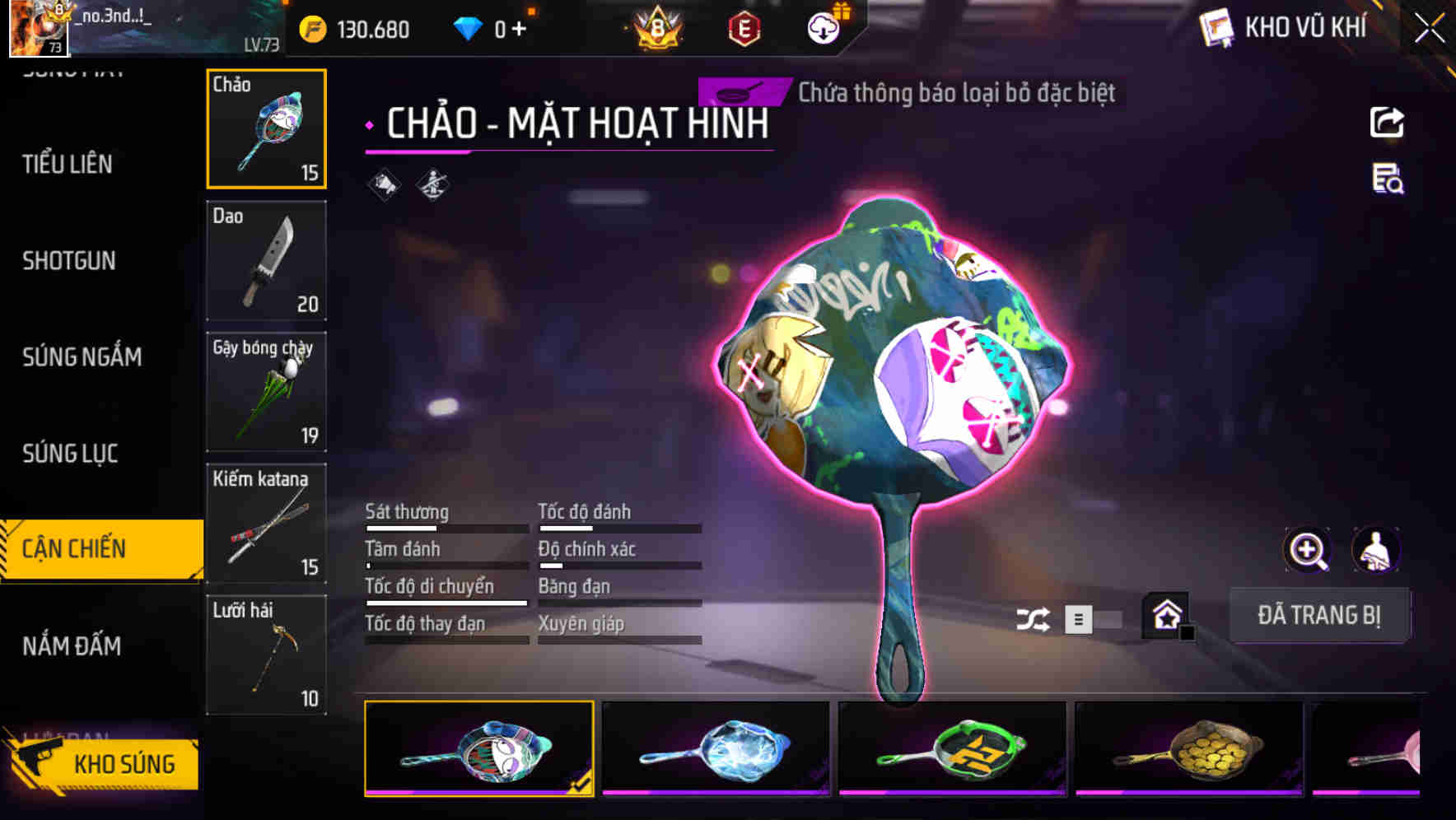
Task: Open the cloud gift download icon in top bar
Action: tap(823, 27)
